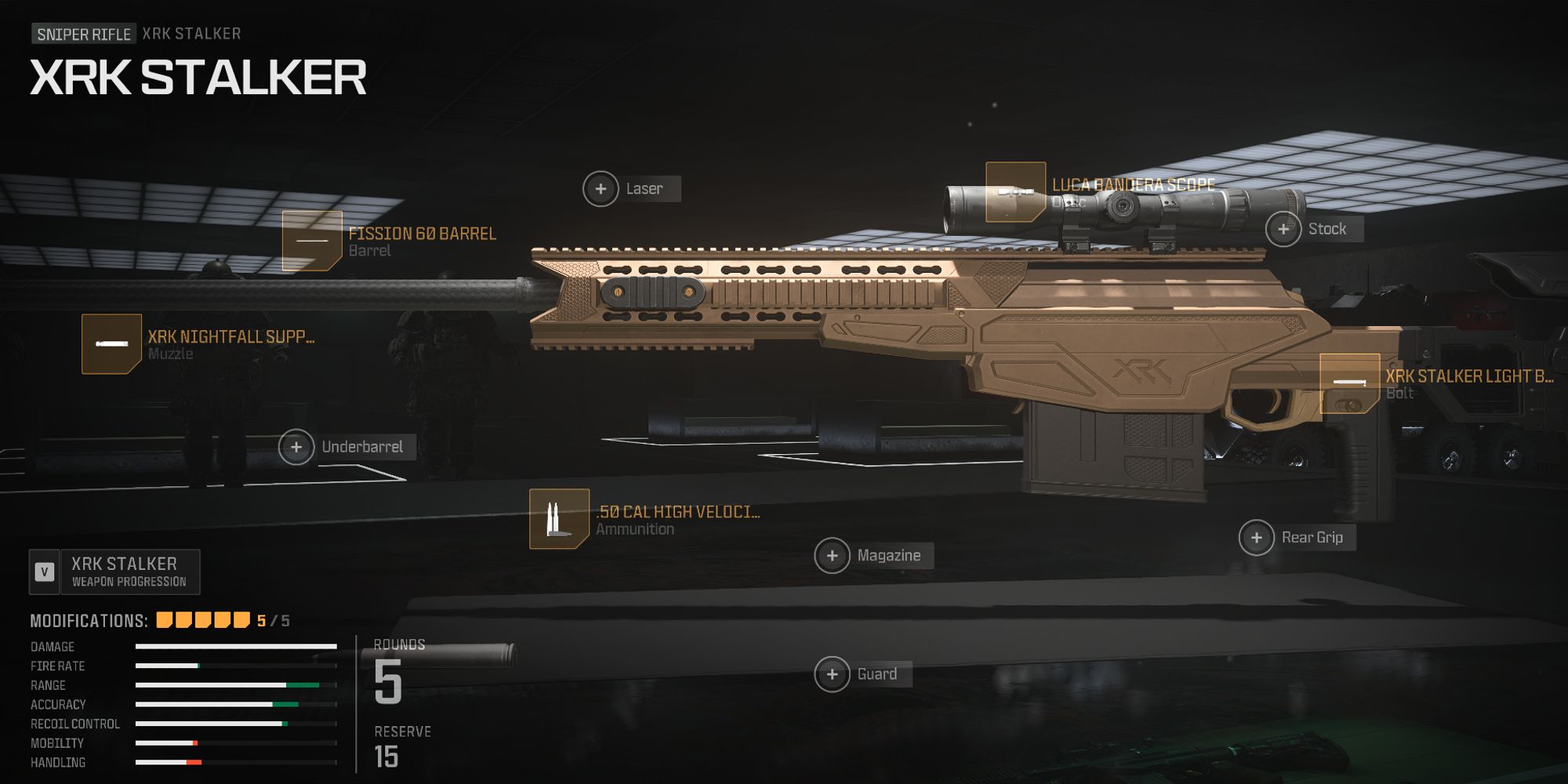
Task: Select the XRK Stalker Light Bolt slot
Action: [1349, 383]
